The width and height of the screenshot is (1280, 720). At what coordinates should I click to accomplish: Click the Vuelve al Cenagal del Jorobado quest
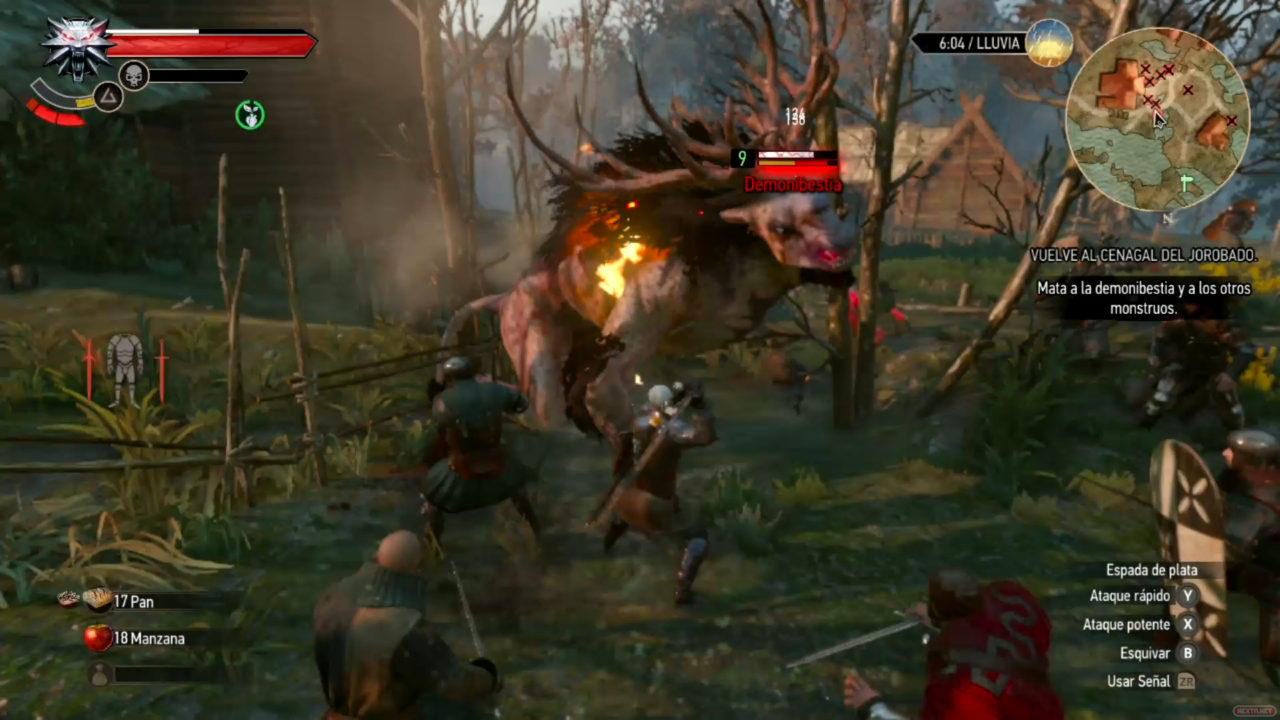tap(1143, 256)
